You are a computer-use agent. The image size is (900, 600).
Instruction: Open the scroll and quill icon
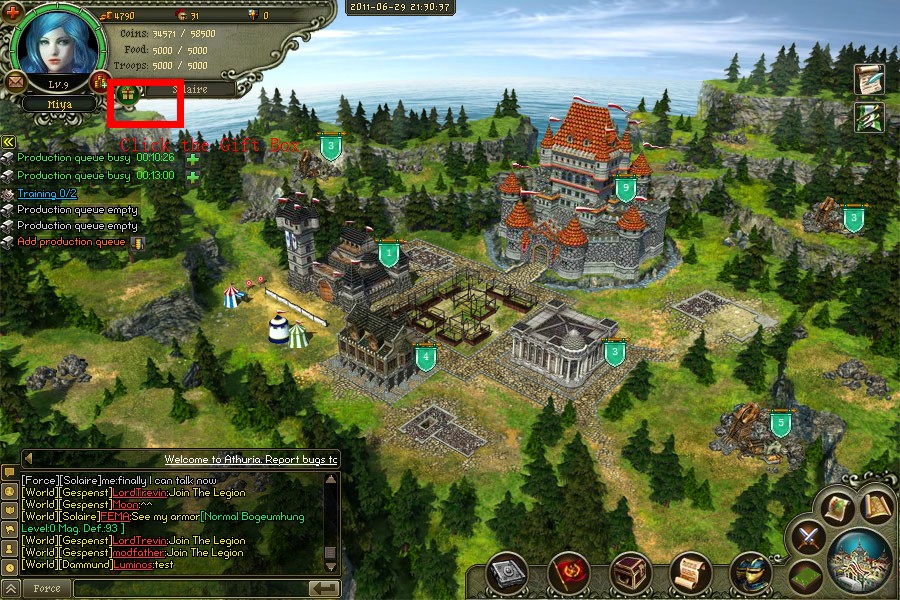pos(869,80)
